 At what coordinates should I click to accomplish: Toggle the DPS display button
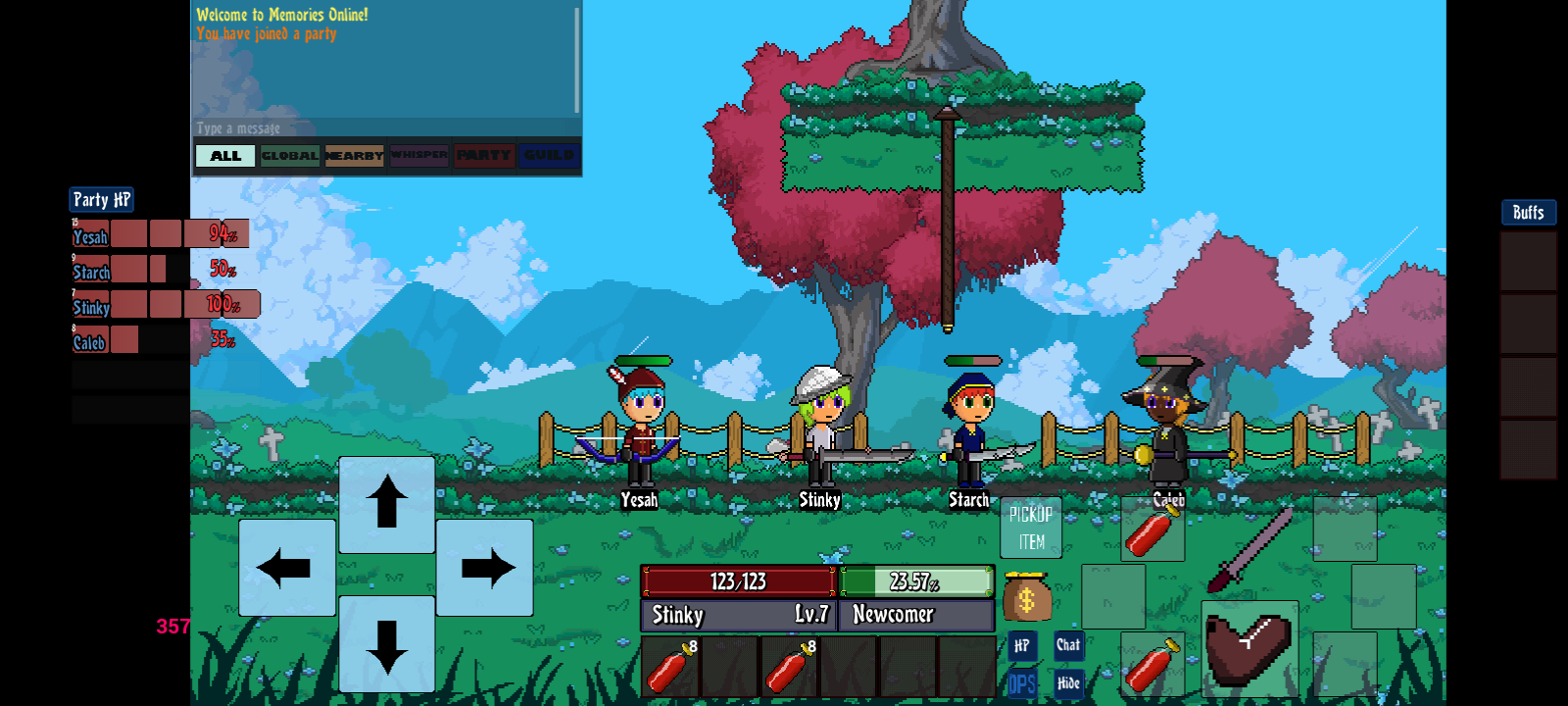tap(1021, 683)
